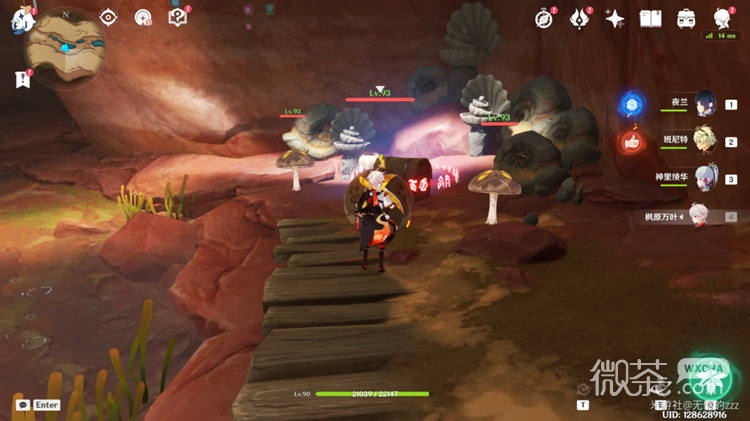The width and height of the screenshot is (750, 421).
Task: Open the events compass icon
Action: click(544, 18)
